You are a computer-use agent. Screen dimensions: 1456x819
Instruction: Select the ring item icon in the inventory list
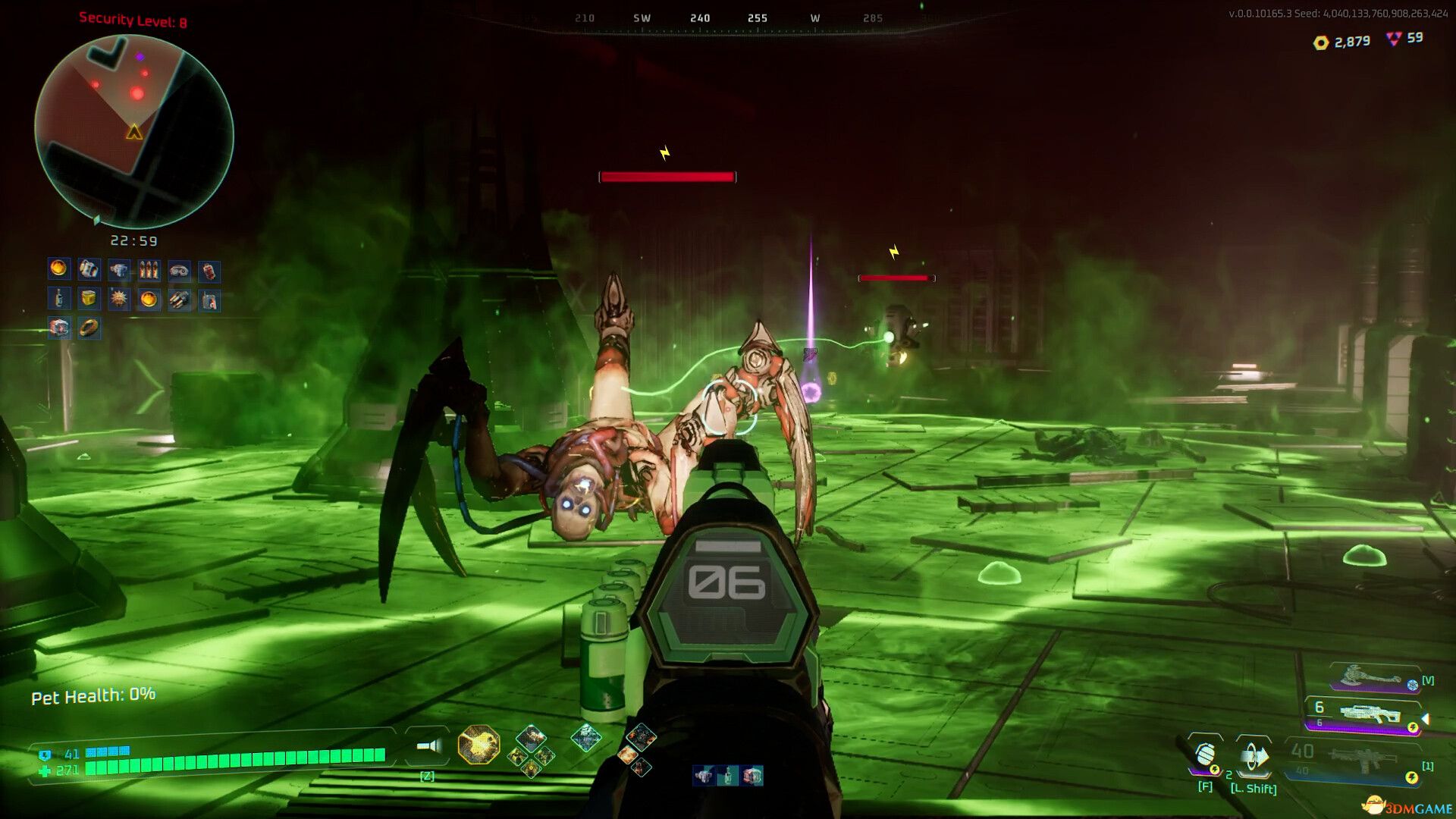[x=89, y=328]
